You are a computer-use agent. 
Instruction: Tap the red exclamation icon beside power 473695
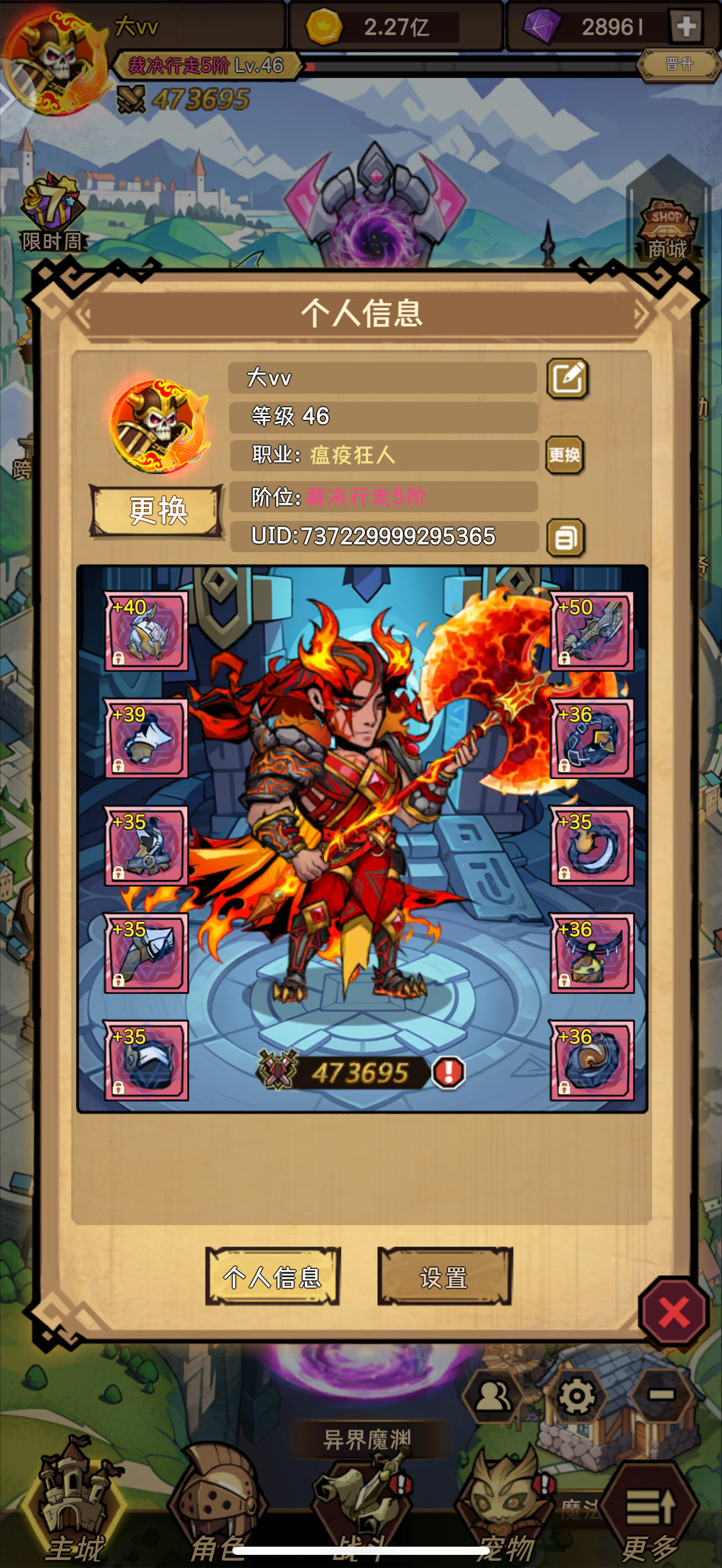[x=448, y=1073]
